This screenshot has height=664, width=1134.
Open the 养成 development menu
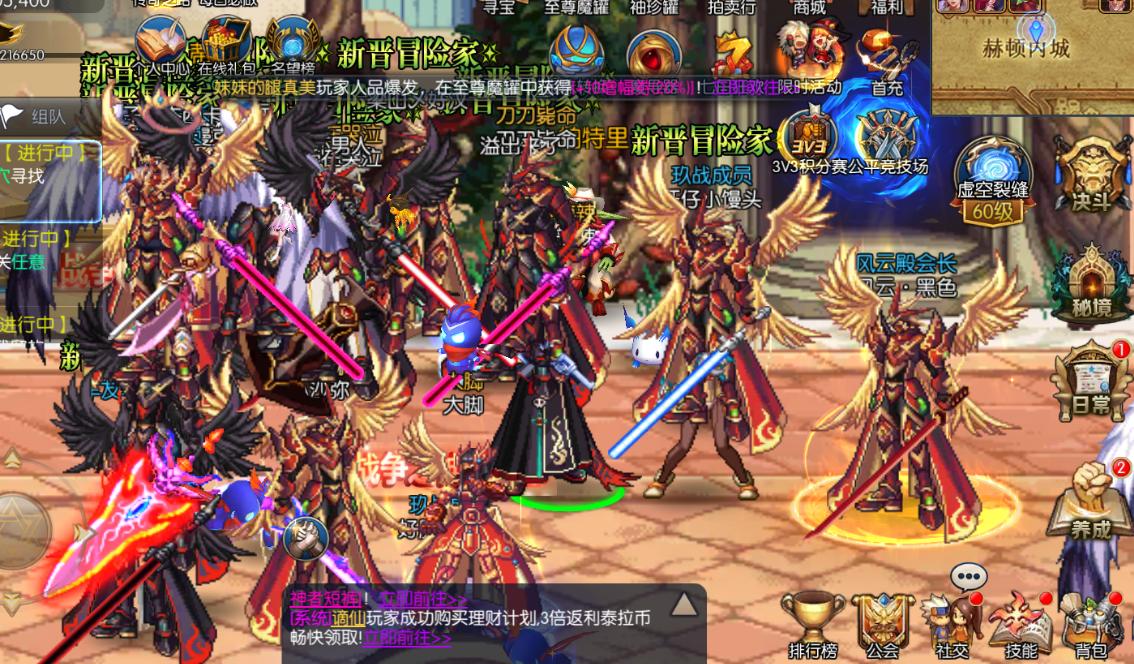(x=1090, y=500)
